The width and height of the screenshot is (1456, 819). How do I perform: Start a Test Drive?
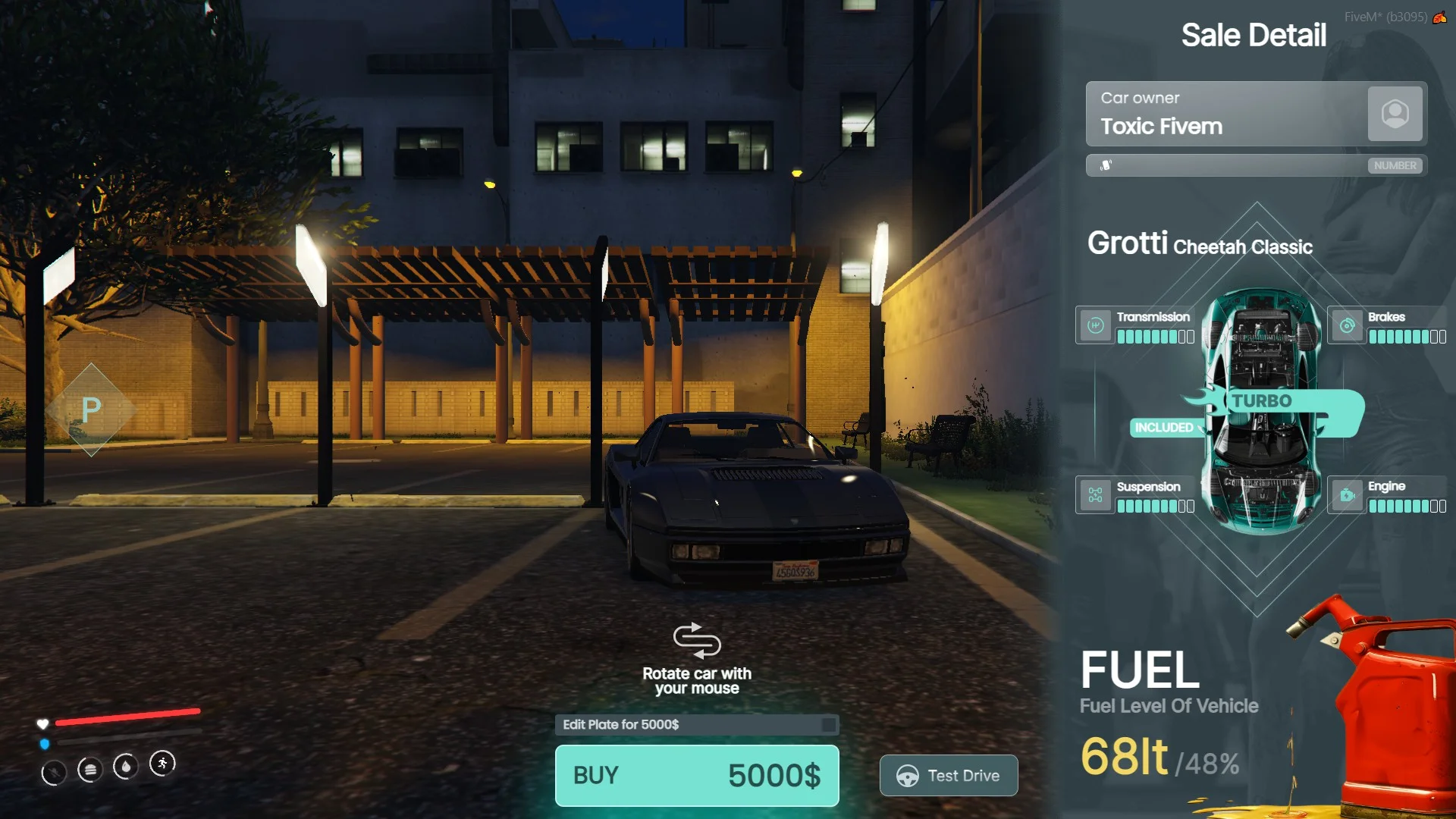point(948,775)
